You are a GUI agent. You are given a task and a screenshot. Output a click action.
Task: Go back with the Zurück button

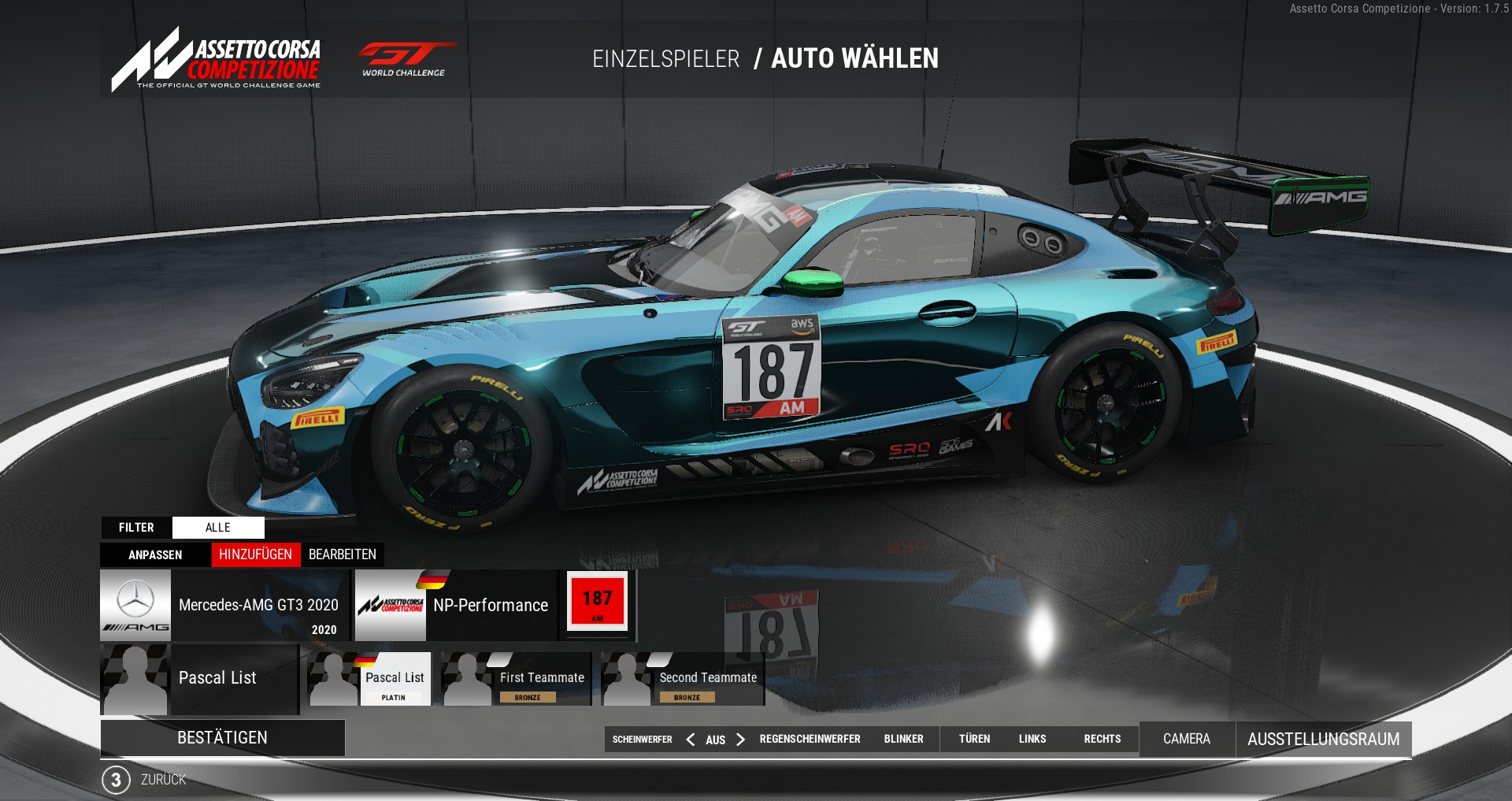click(x=163, y=780)
